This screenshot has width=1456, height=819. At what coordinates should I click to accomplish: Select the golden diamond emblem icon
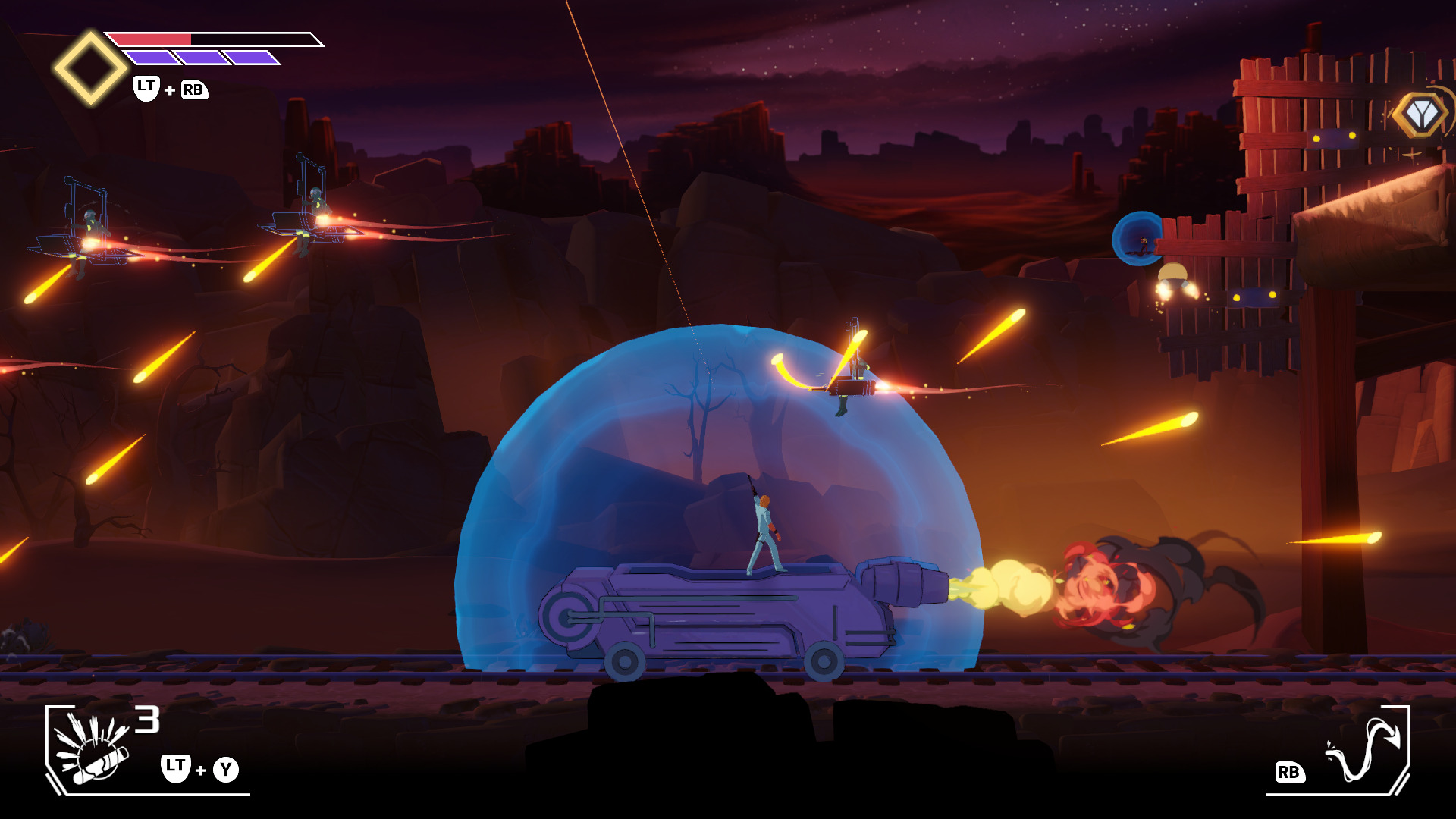coord(90,67)
